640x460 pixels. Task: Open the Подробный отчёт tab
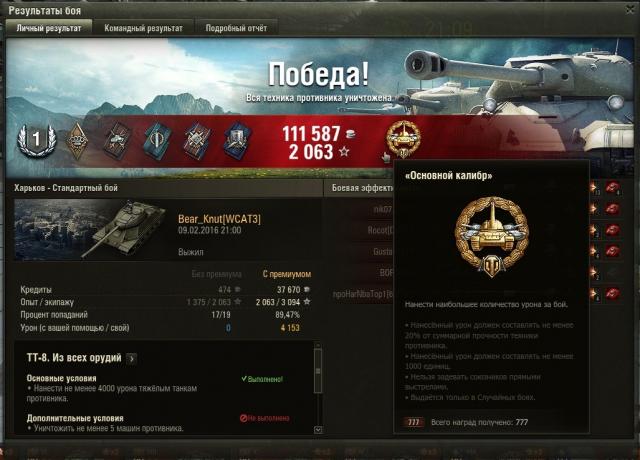click(x=232, y=28)
